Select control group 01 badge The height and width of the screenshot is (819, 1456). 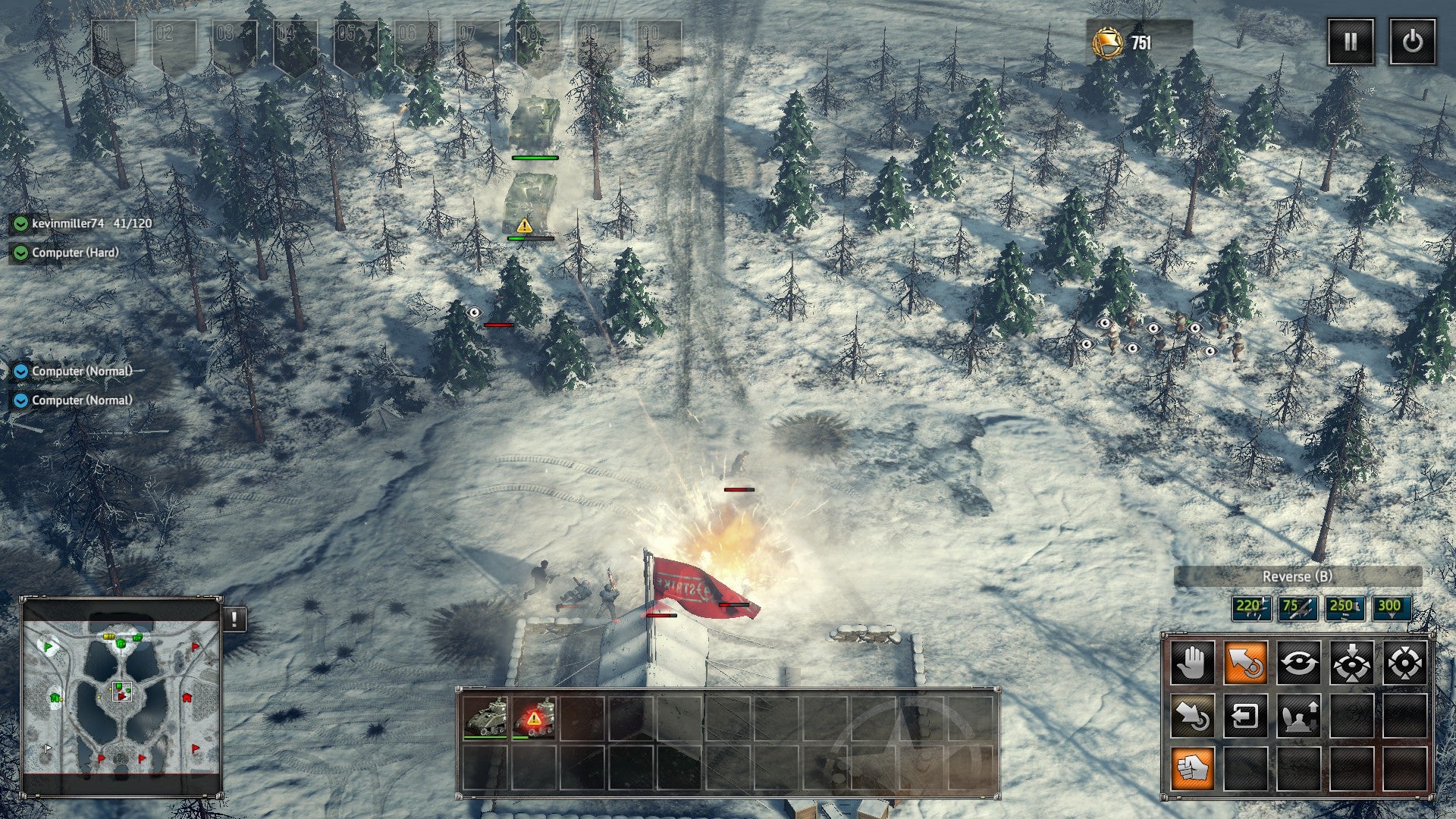(113, 43)
